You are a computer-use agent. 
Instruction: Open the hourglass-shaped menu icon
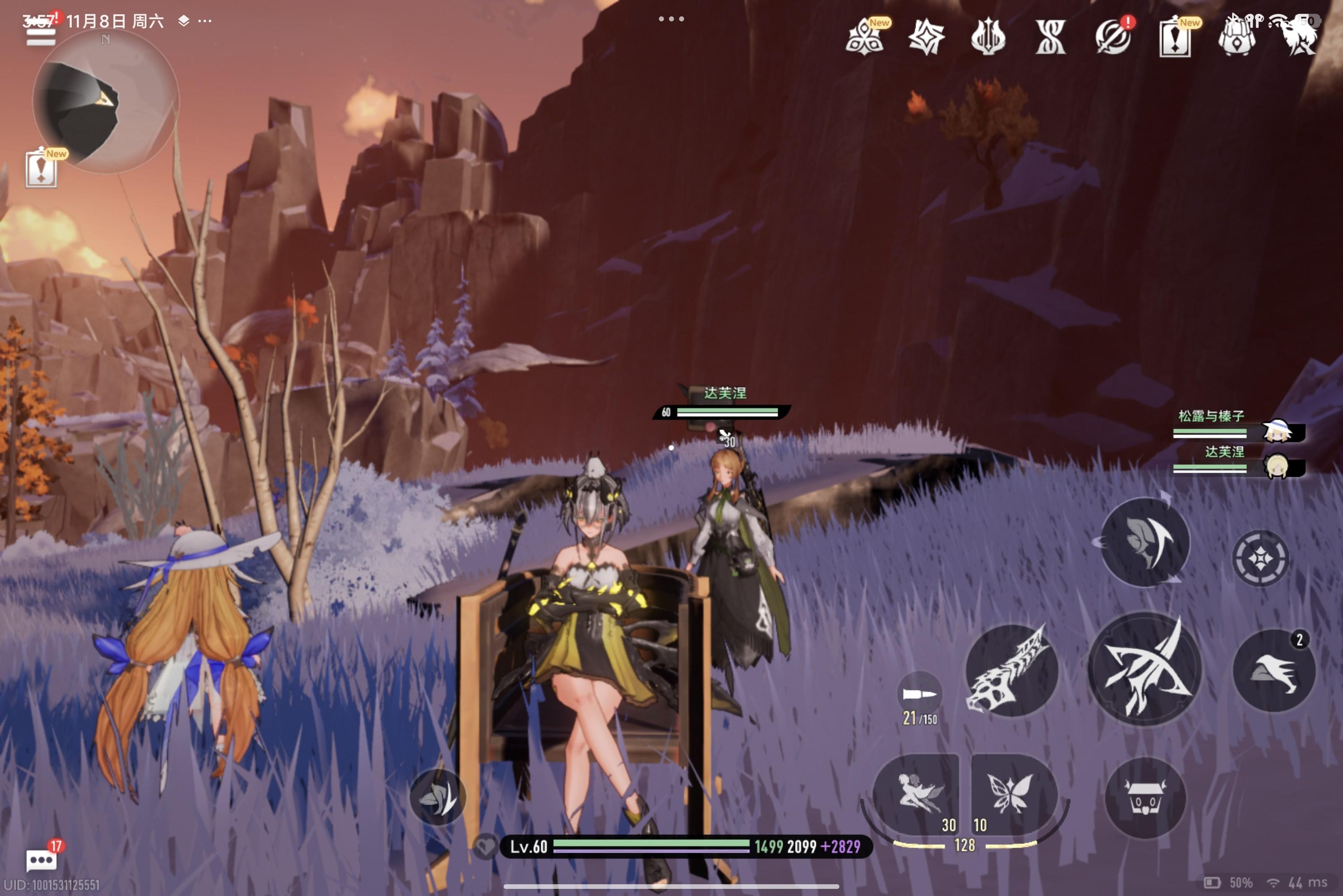coord(1051,38)
